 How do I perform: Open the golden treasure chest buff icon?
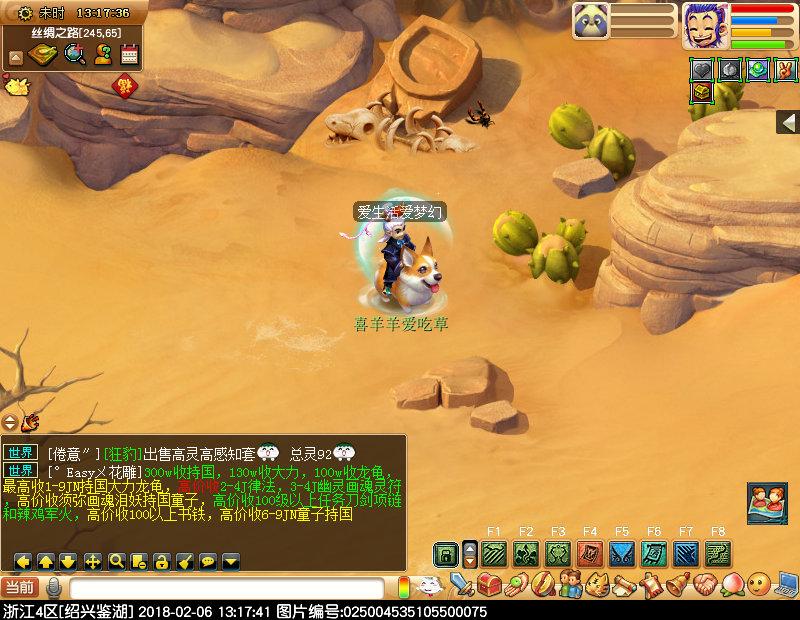[702, 92]
